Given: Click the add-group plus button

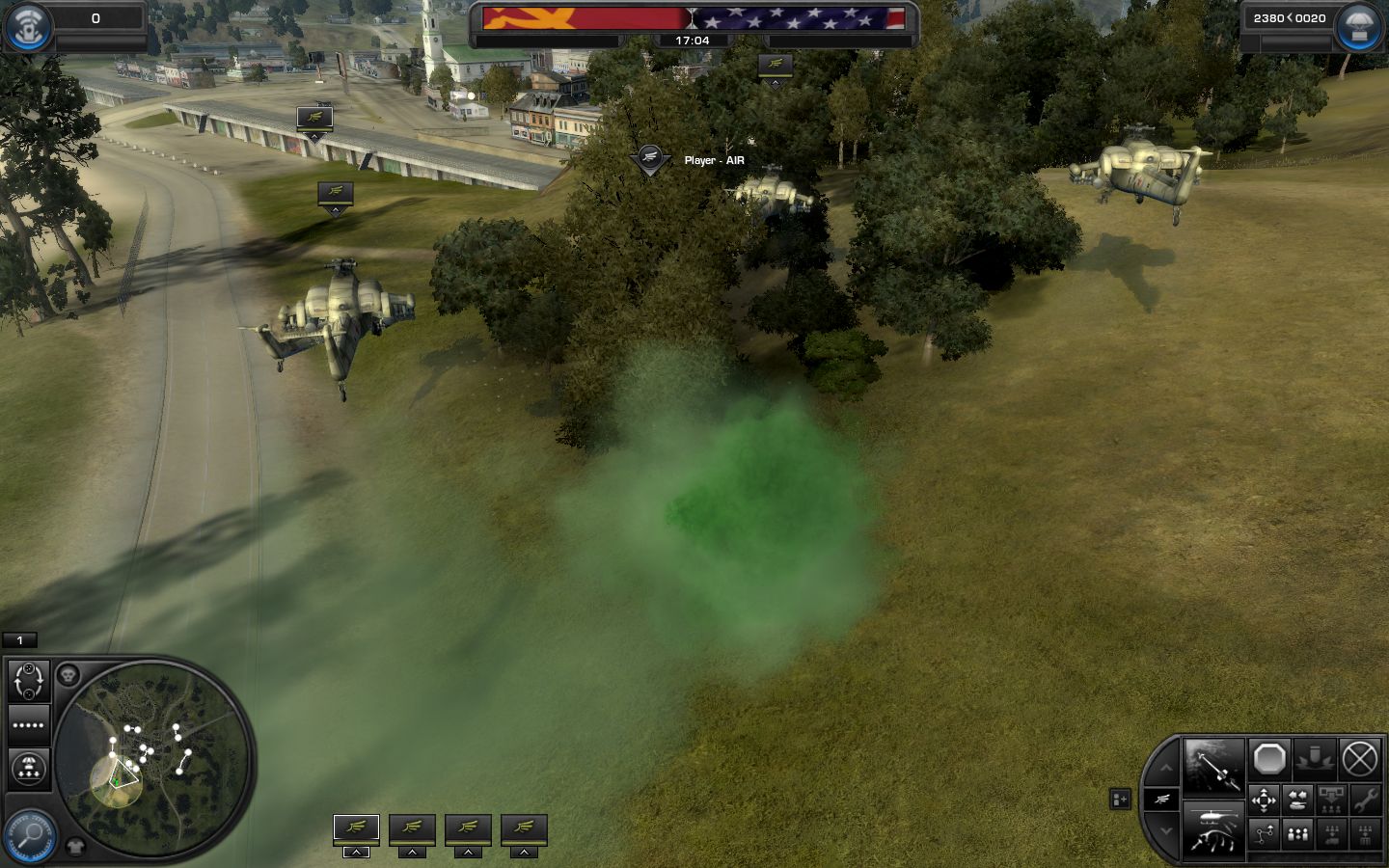Looking at the screenshot, I should 1120,800.
